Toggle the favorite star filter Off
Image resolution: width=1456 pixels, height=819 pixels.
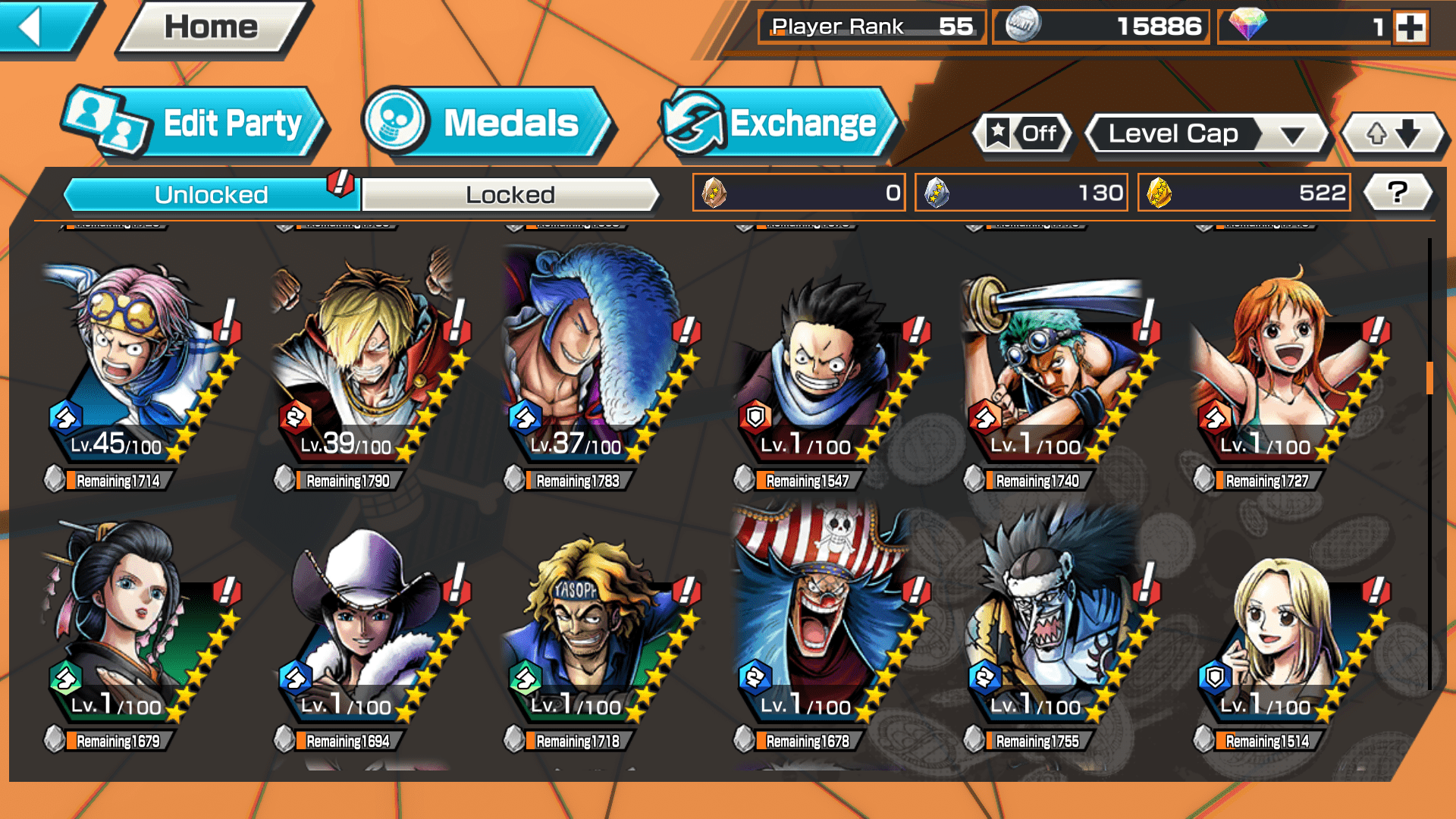tap(1022, 134)
